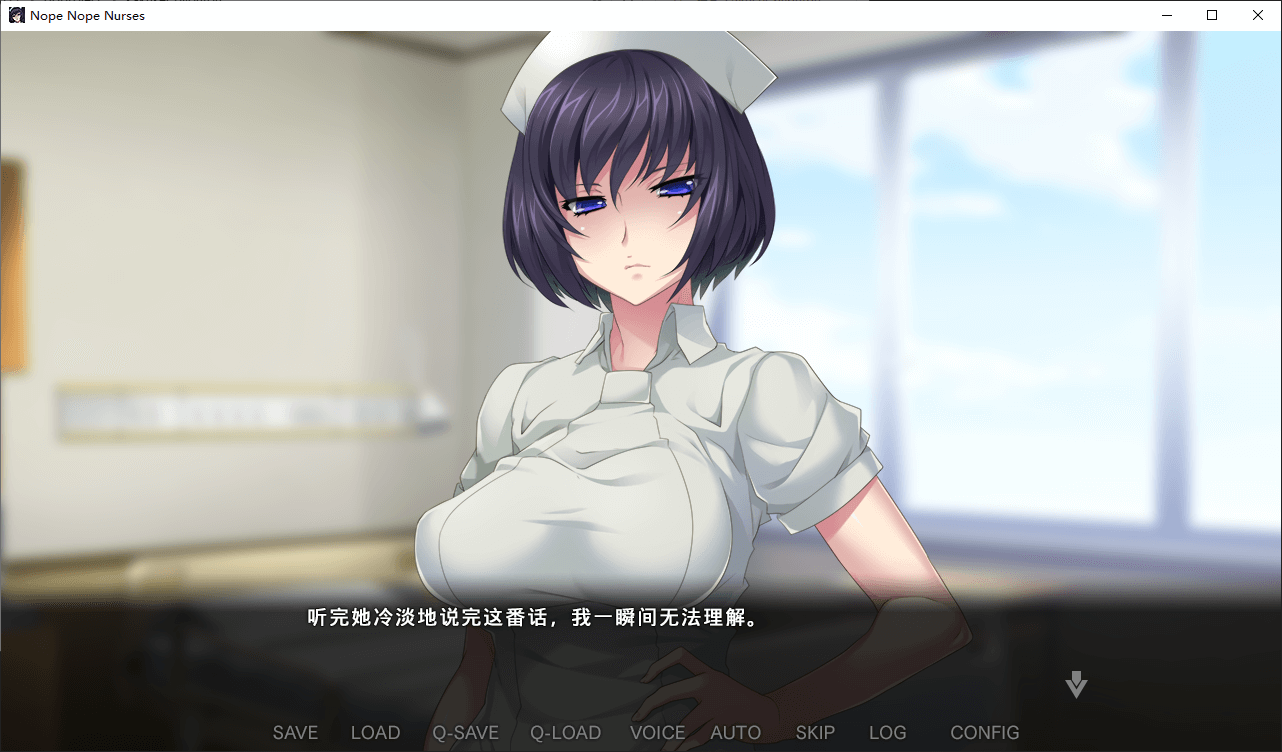Activate SKIP to fast-forward dialogue

point(815,733)
